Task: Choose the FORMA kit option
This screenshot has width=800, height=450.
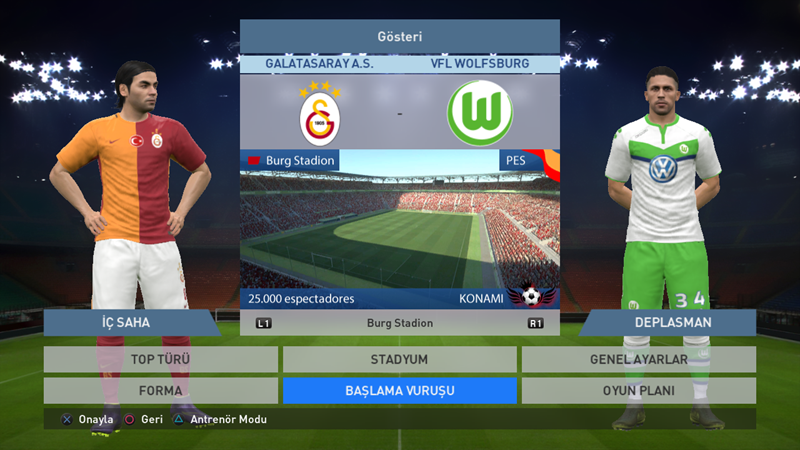Action: click(160, 390)
